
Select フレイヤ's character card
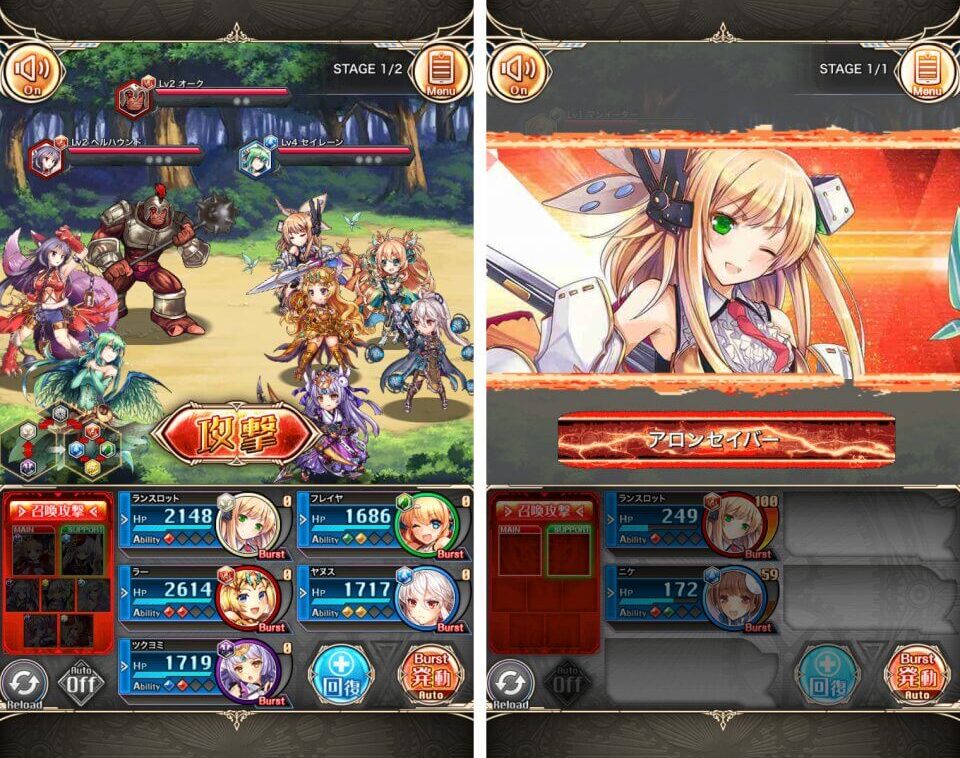click(381, 523)
